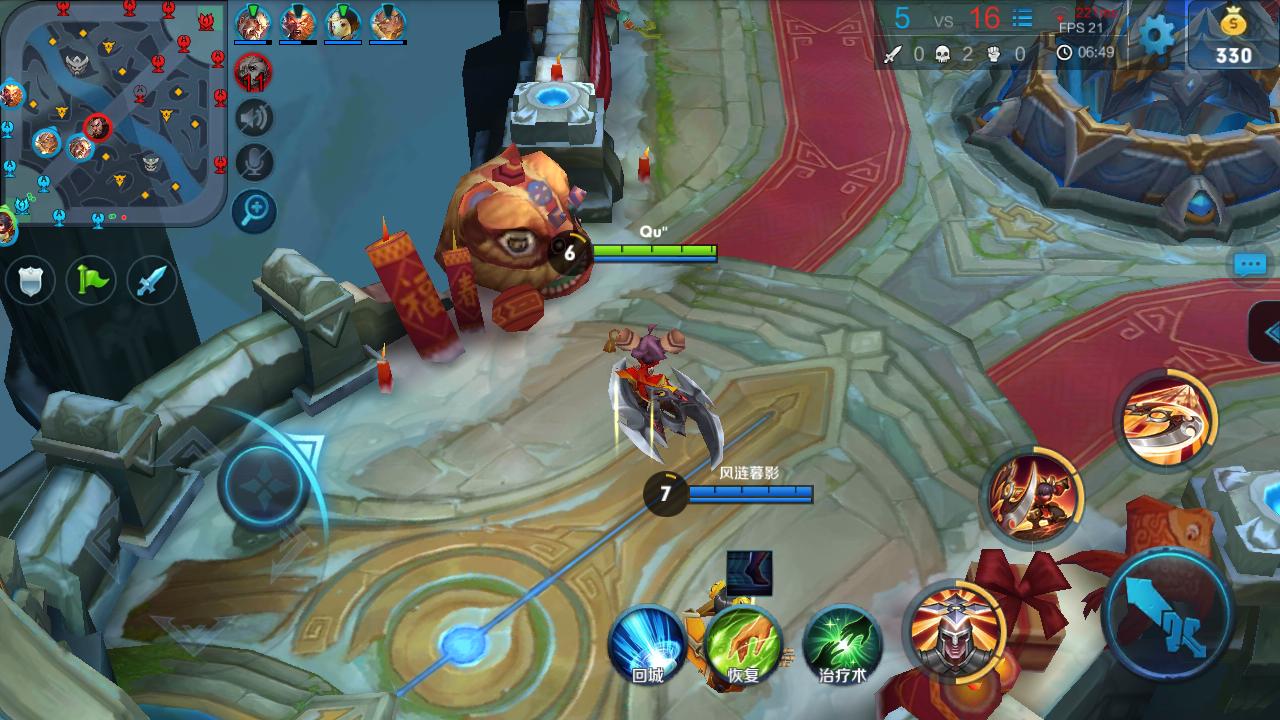Activate the spinning blade skill icon
Image resolution: width=1280 pixels, height=720 pixels.
click(x=1163, y=417)
